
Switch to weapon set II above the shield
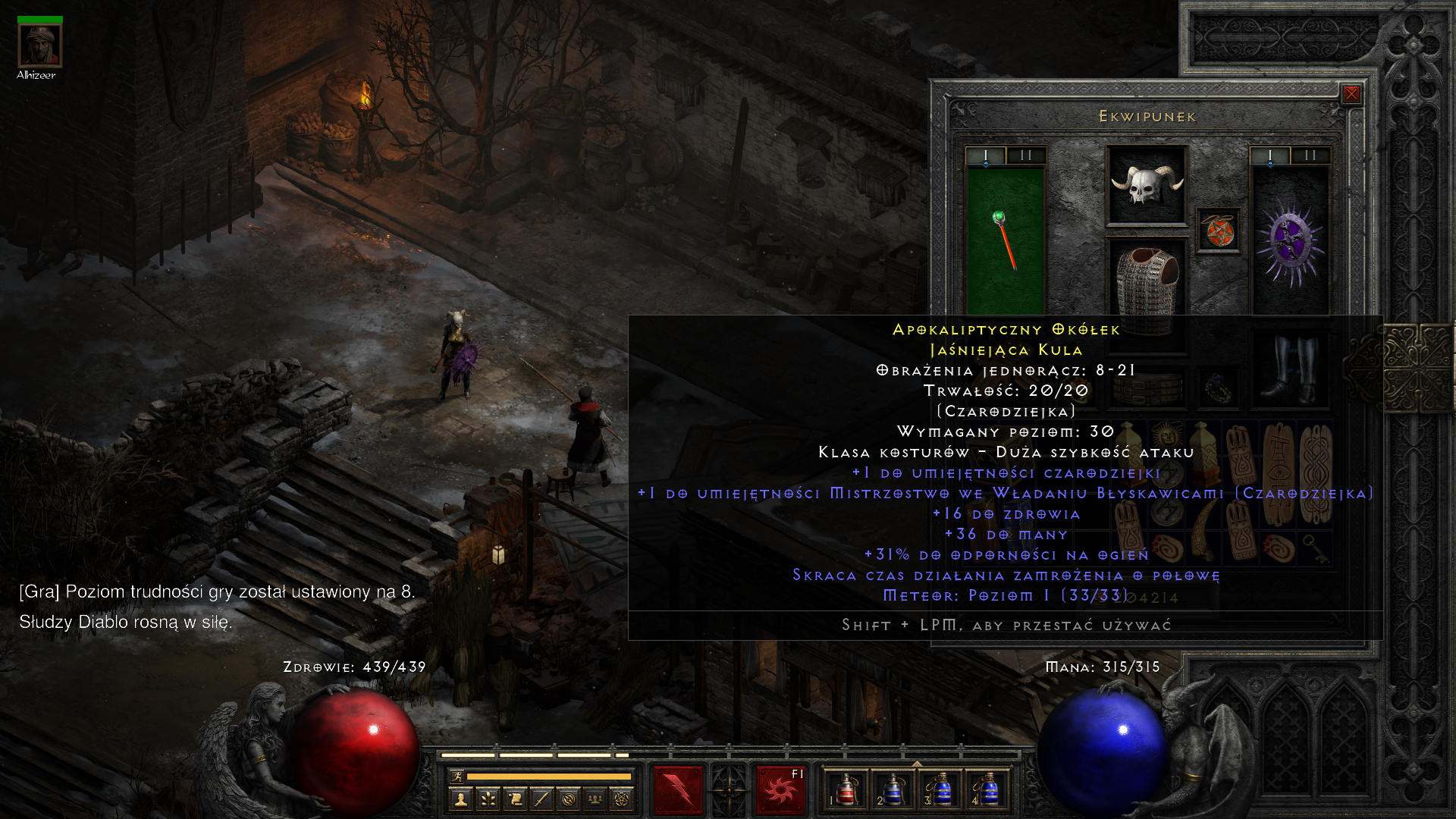1310,155
